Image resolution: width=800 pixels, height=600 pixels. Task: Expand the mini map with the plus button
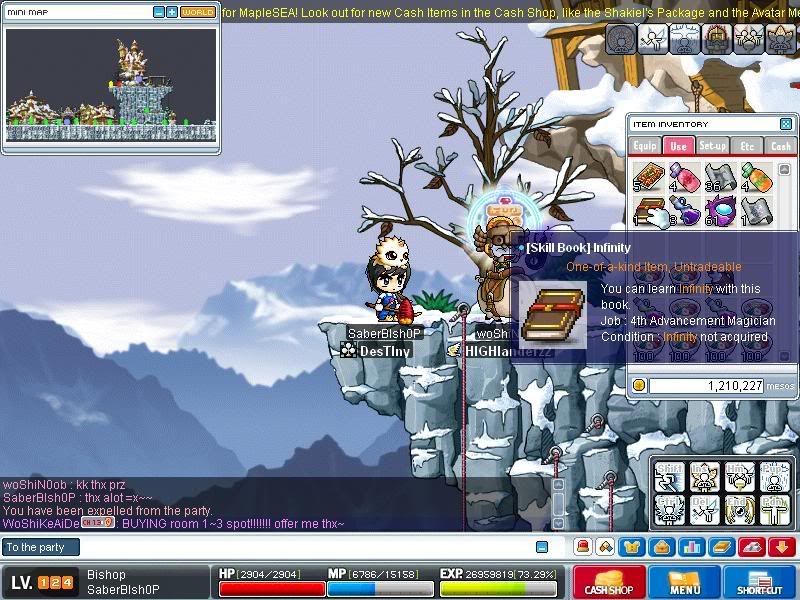coord(172,12)
